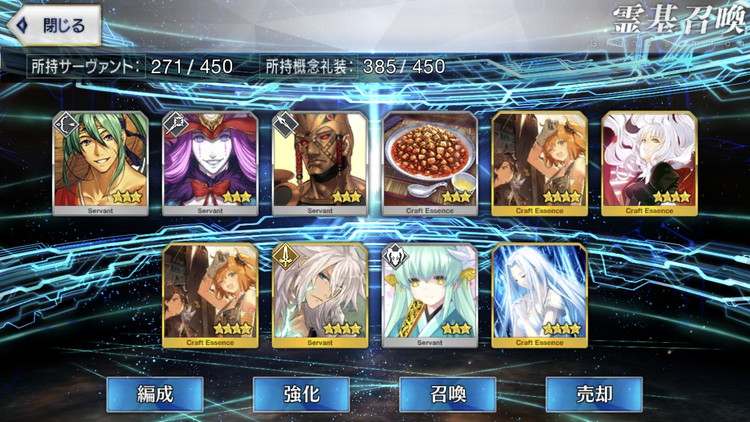Open the 編成 formation menu

coord(154,393)
